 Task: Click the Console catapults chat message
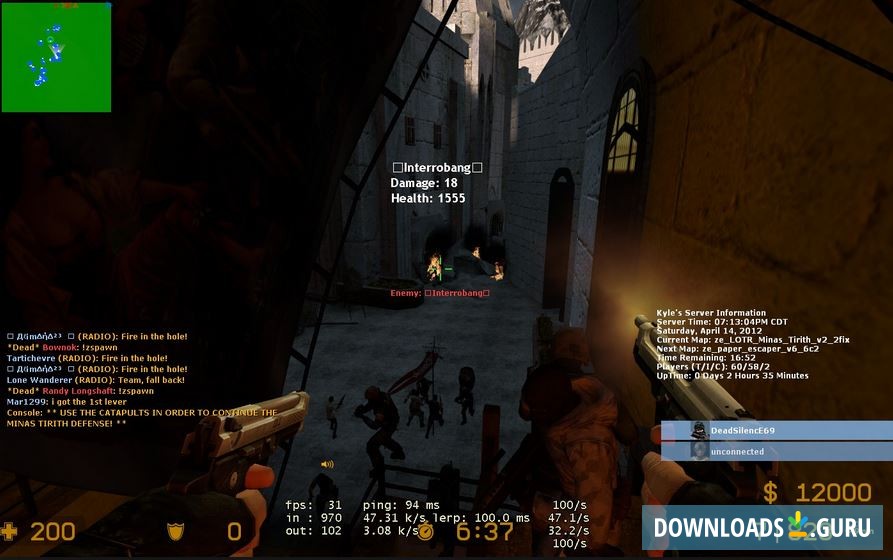(141, 417)
